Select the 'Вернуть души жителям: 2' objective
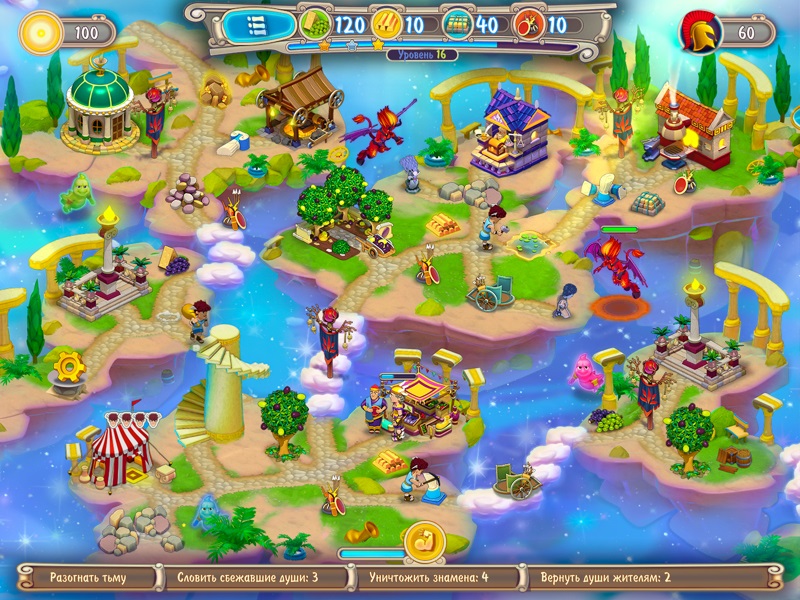800x600 pixels. [605, 577]
